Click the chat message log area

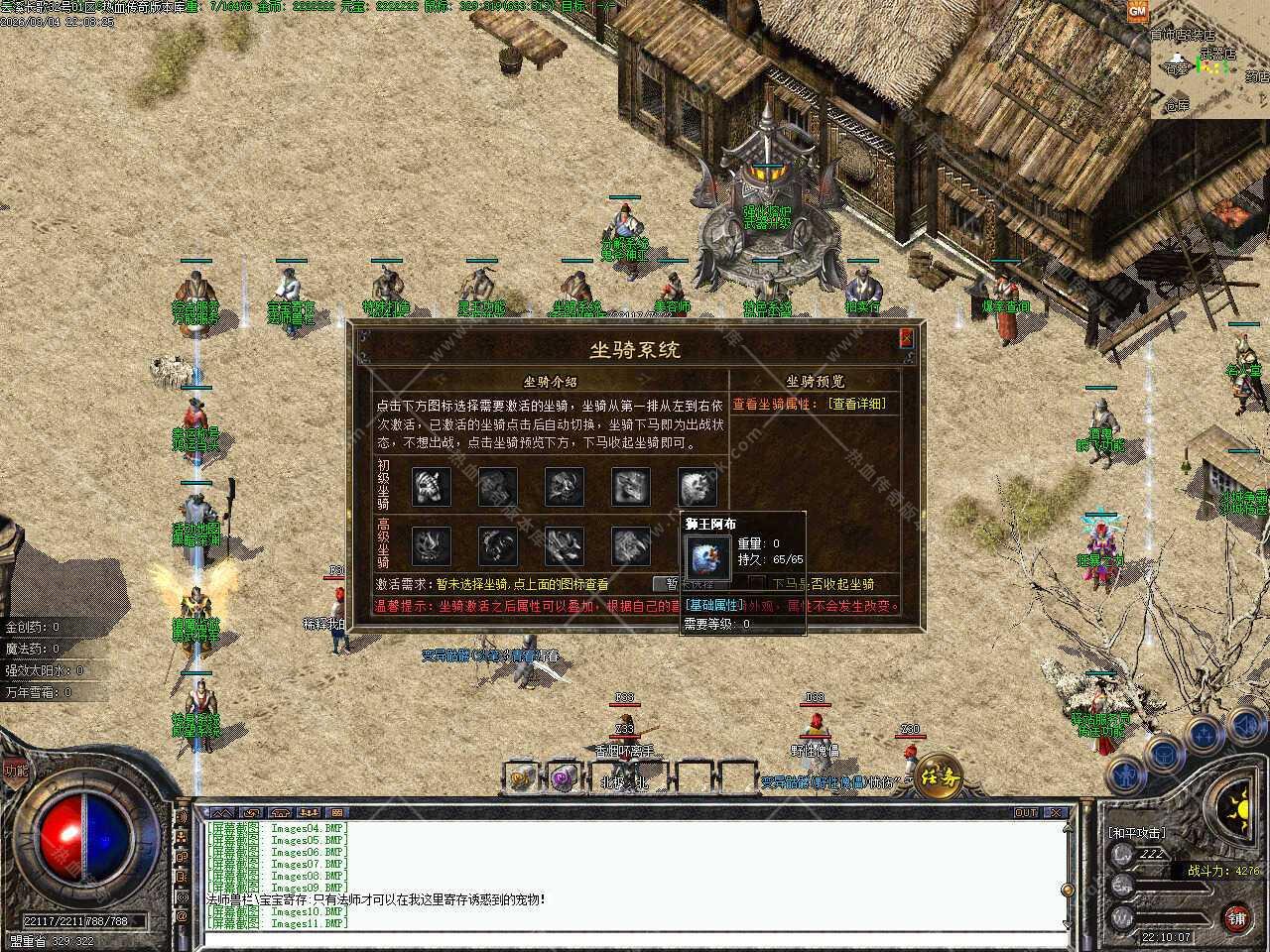[x=635, y=875]
